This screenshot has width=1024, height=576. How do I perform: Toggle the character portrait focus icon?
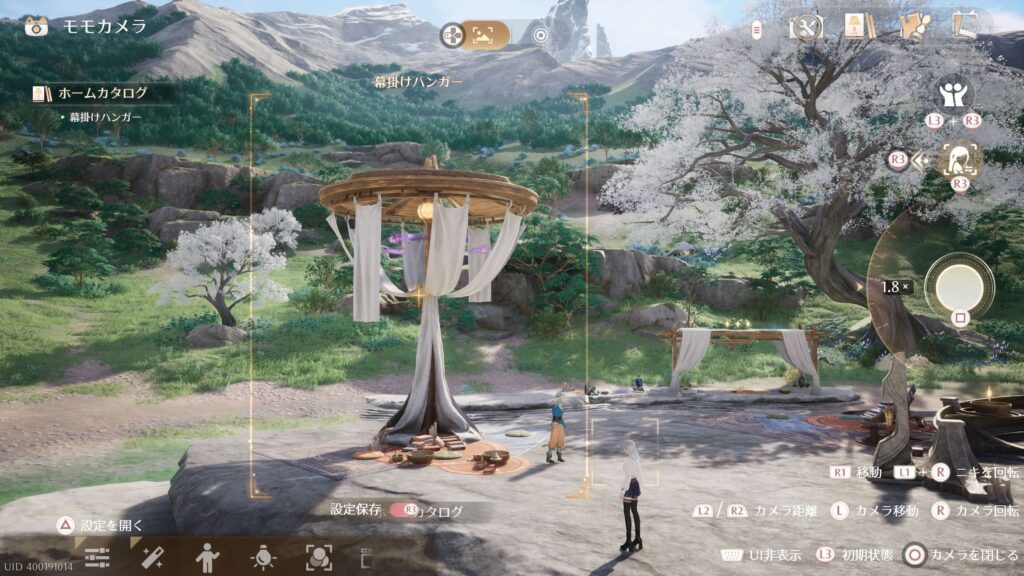pyautogui.click(x=960, y=160)
